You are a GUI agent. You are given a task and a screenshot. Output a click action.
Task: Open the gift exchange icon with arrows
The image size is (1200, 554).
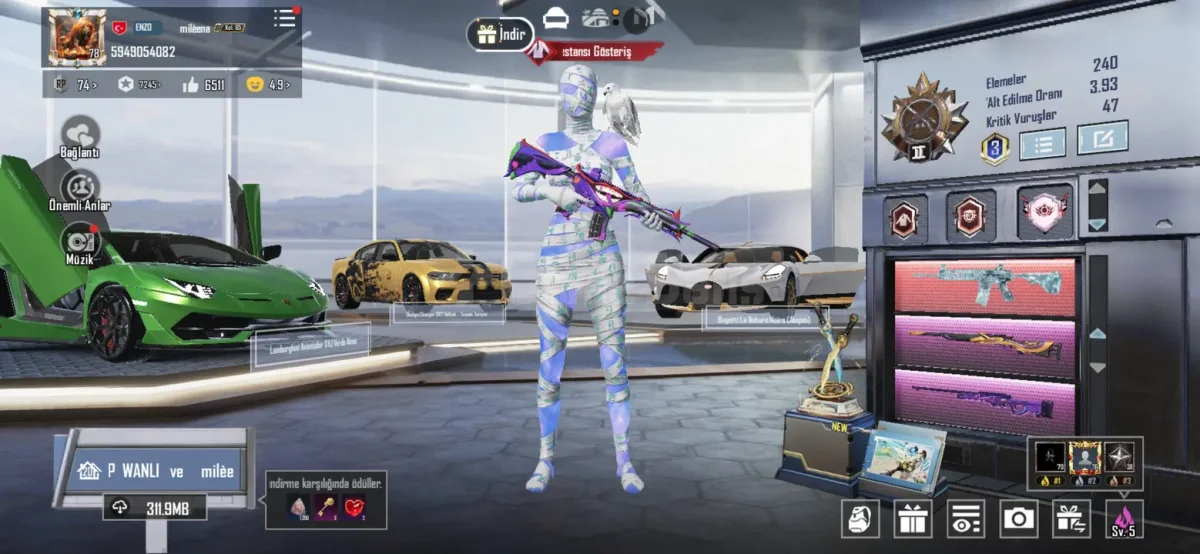click(1071, 518)
